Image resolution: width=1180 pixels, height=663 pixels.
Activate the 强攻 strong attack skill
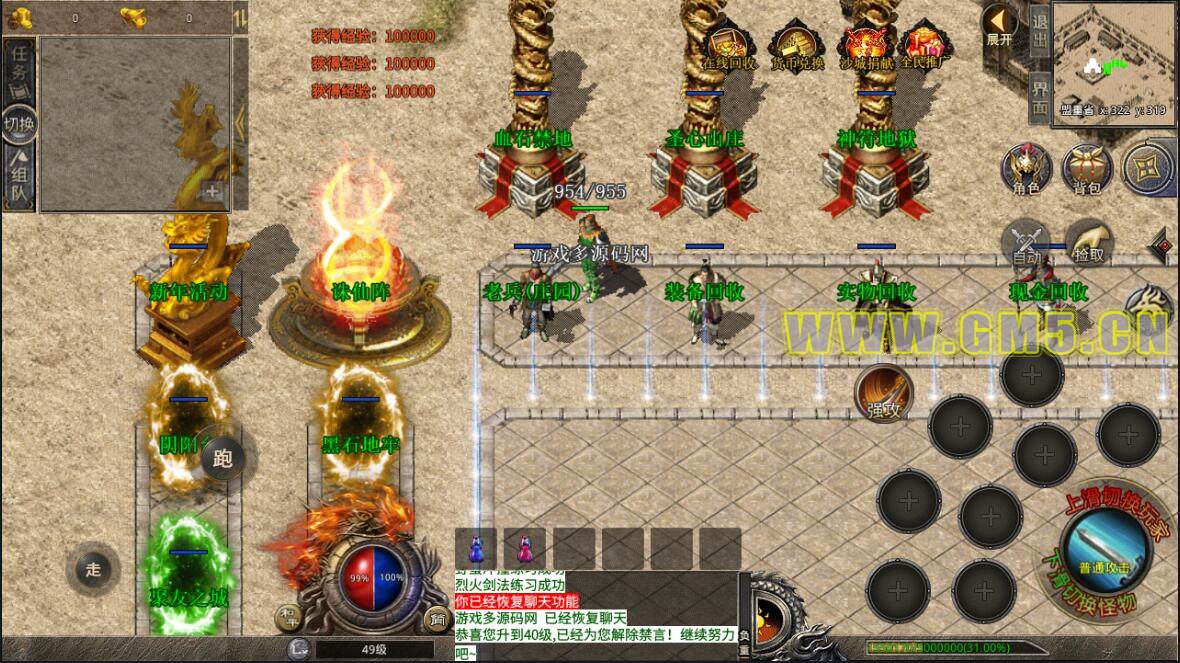[x=885, y=393]
